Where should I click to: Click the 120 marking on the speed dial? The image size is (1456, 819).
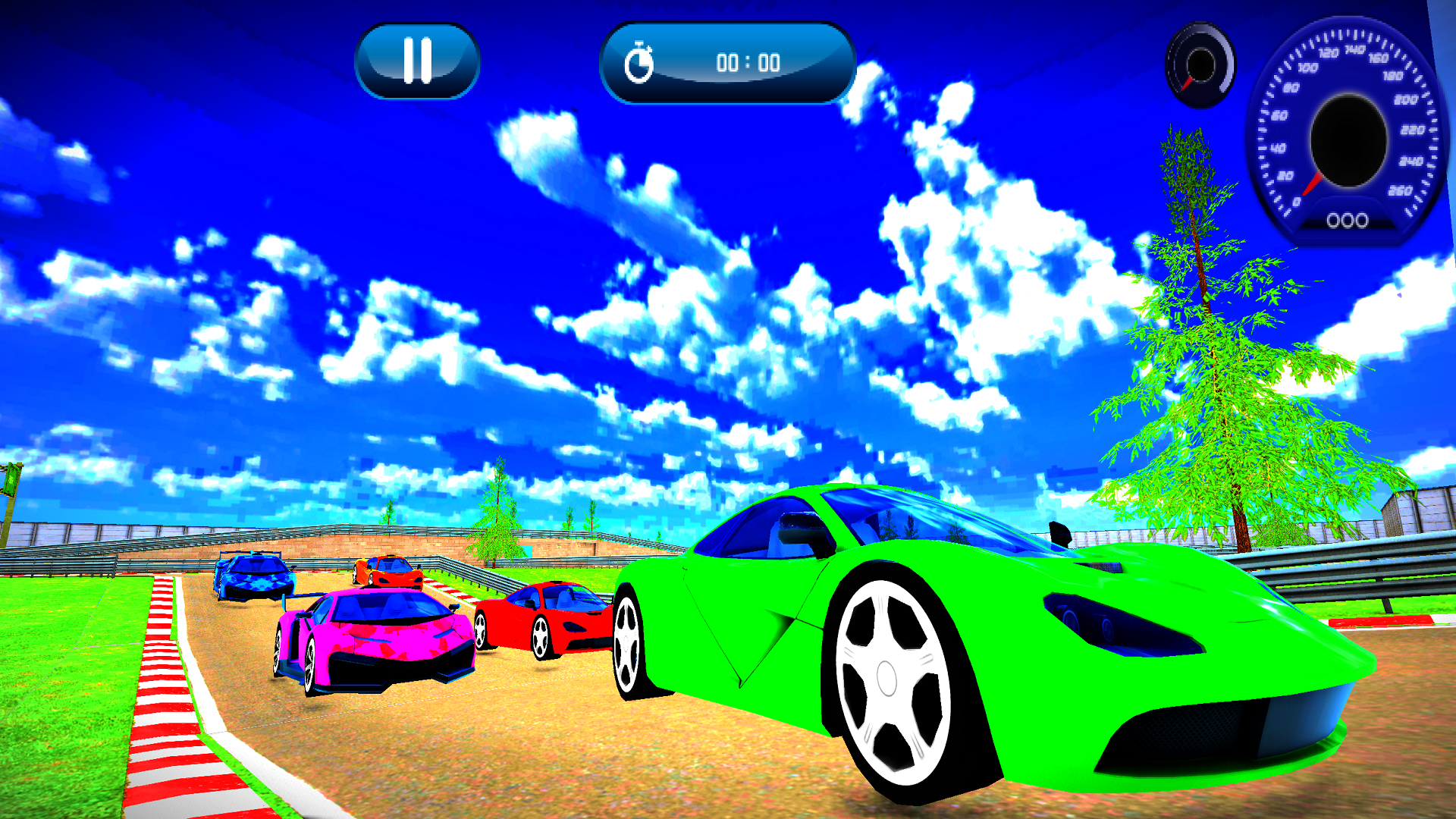click(x=1329, y=52)
